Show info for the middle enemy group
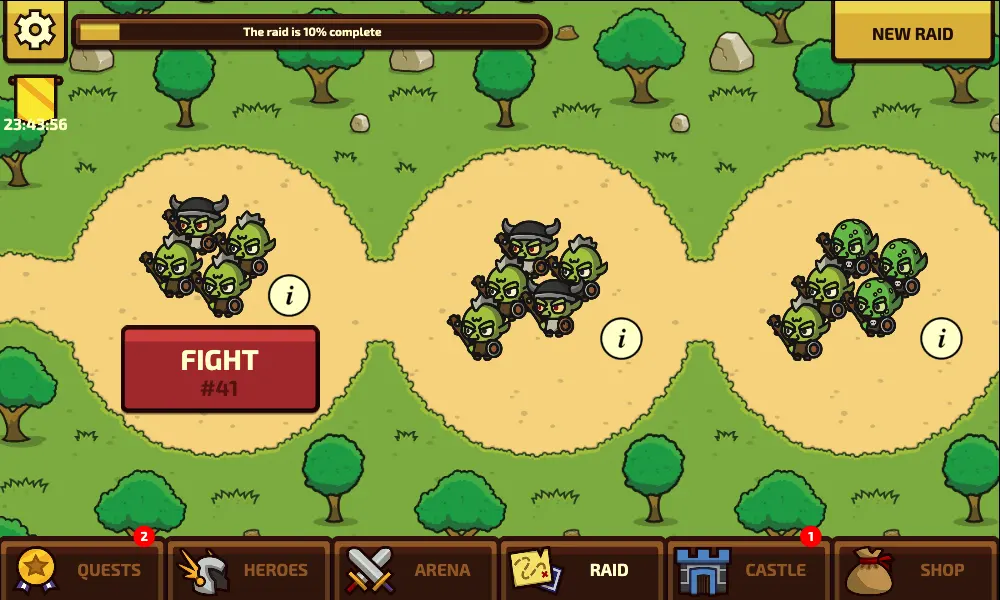 click(621, 339)
